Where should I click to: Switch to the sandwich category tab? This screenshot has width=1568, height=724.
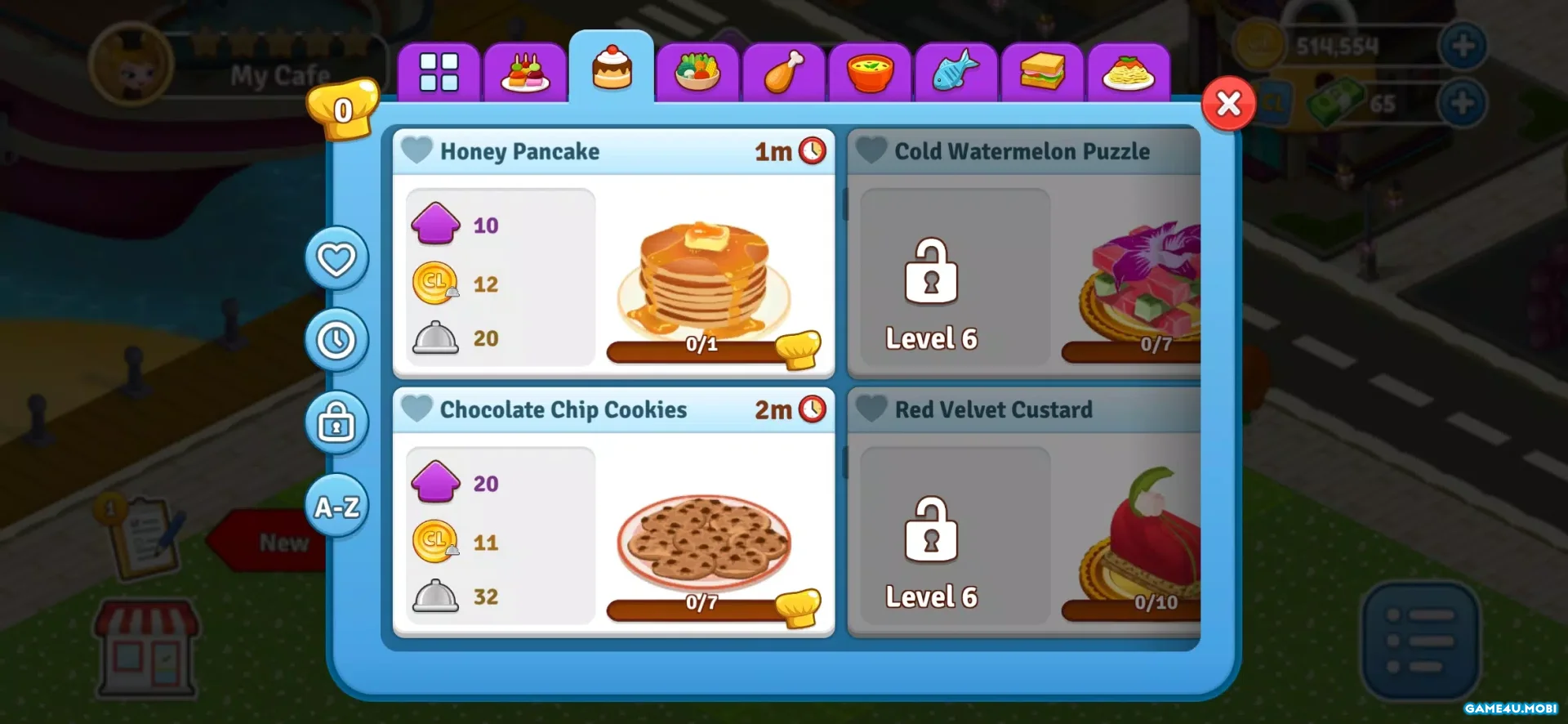coord(1042,72)
